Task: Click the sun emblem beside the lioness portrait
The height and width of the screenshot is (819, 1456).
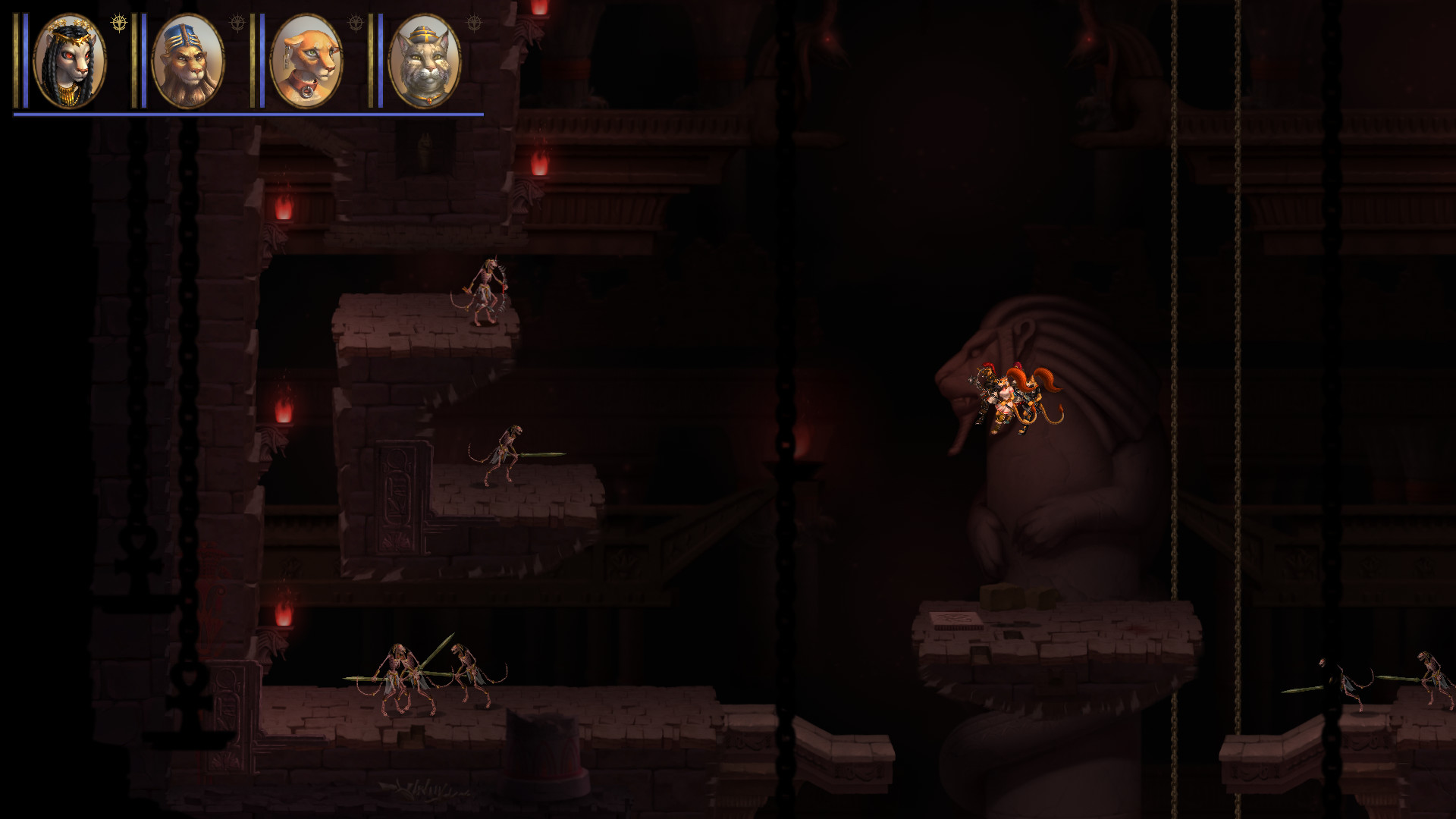Action: coord(356,22)
